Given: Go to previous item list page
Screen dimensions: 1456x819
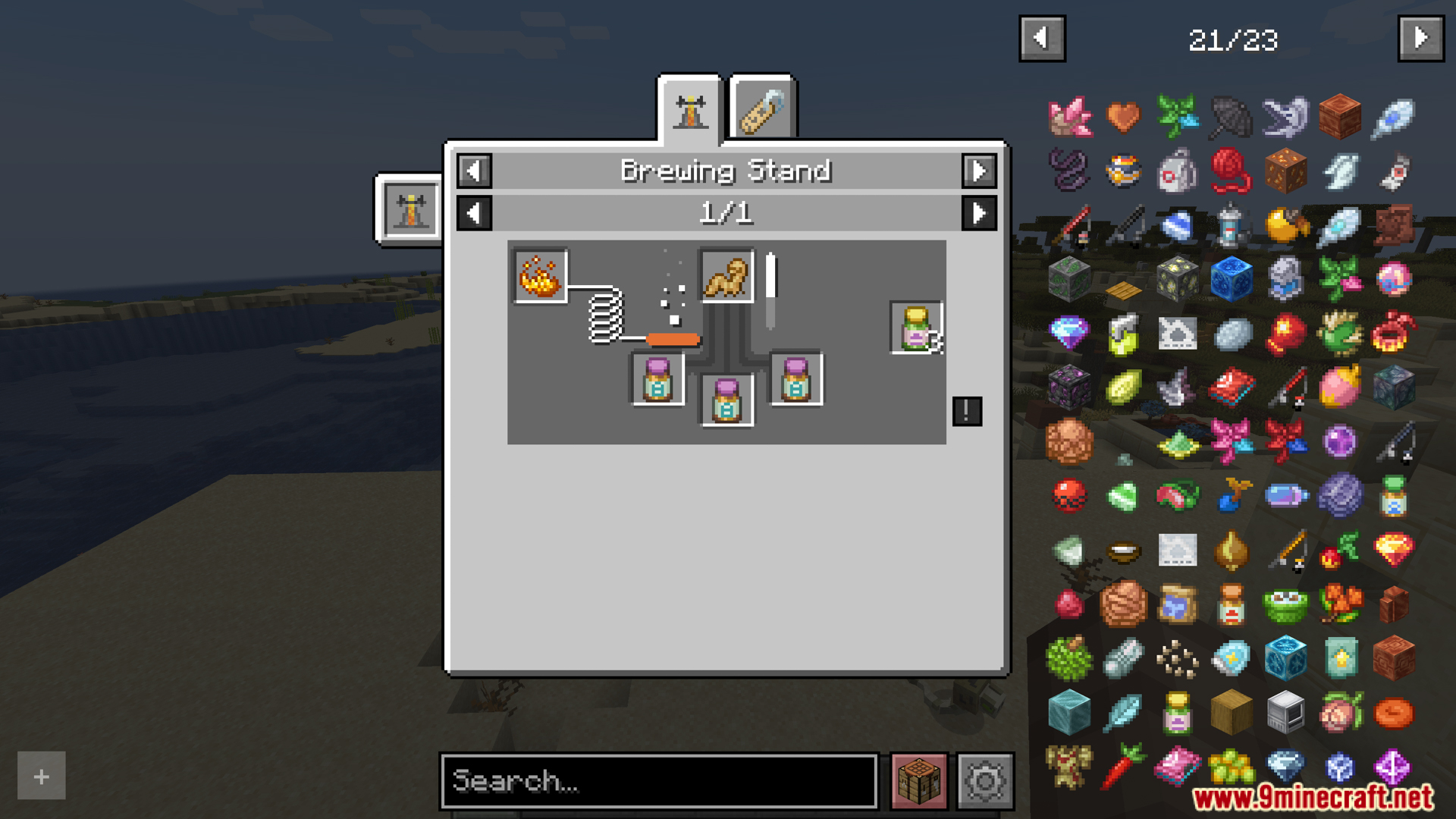Looking at the screenshot, I should click(1042, 38).
